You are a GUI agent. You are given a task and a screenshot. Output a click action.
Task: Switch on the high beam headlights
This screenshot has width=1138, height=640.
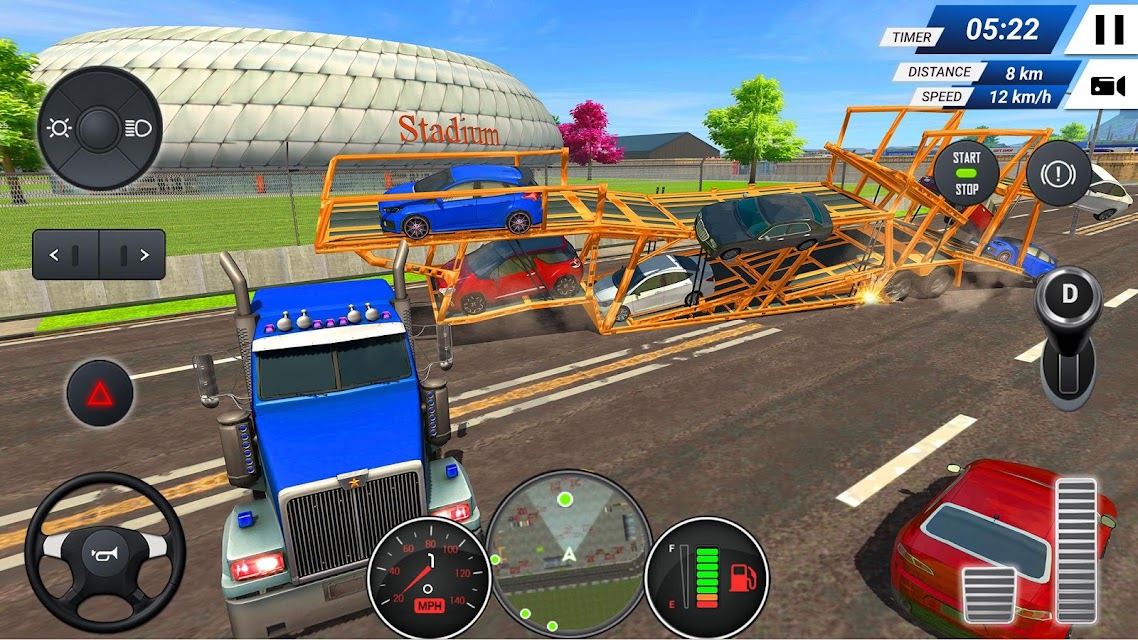(138, 128)
